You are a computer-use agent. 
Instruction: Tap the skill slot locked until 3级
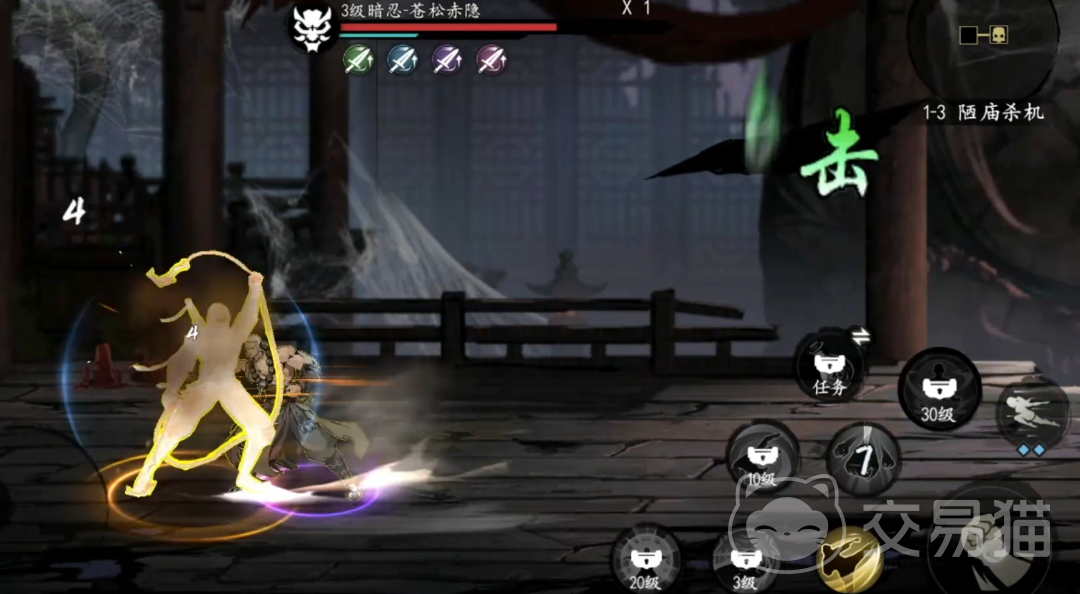click(x=744, y=562)
